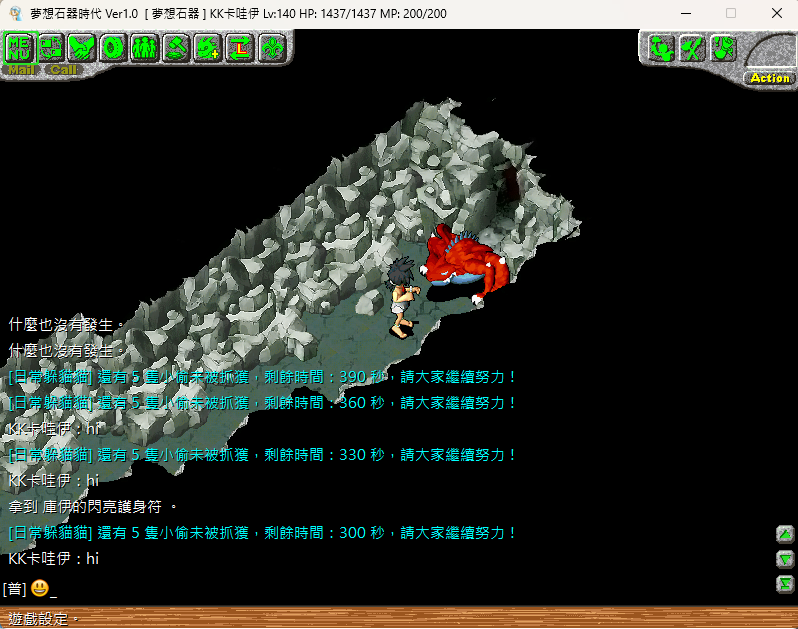Screen dimensions: 798x629
Task: Open the party group icon
Action: point(144,47)
